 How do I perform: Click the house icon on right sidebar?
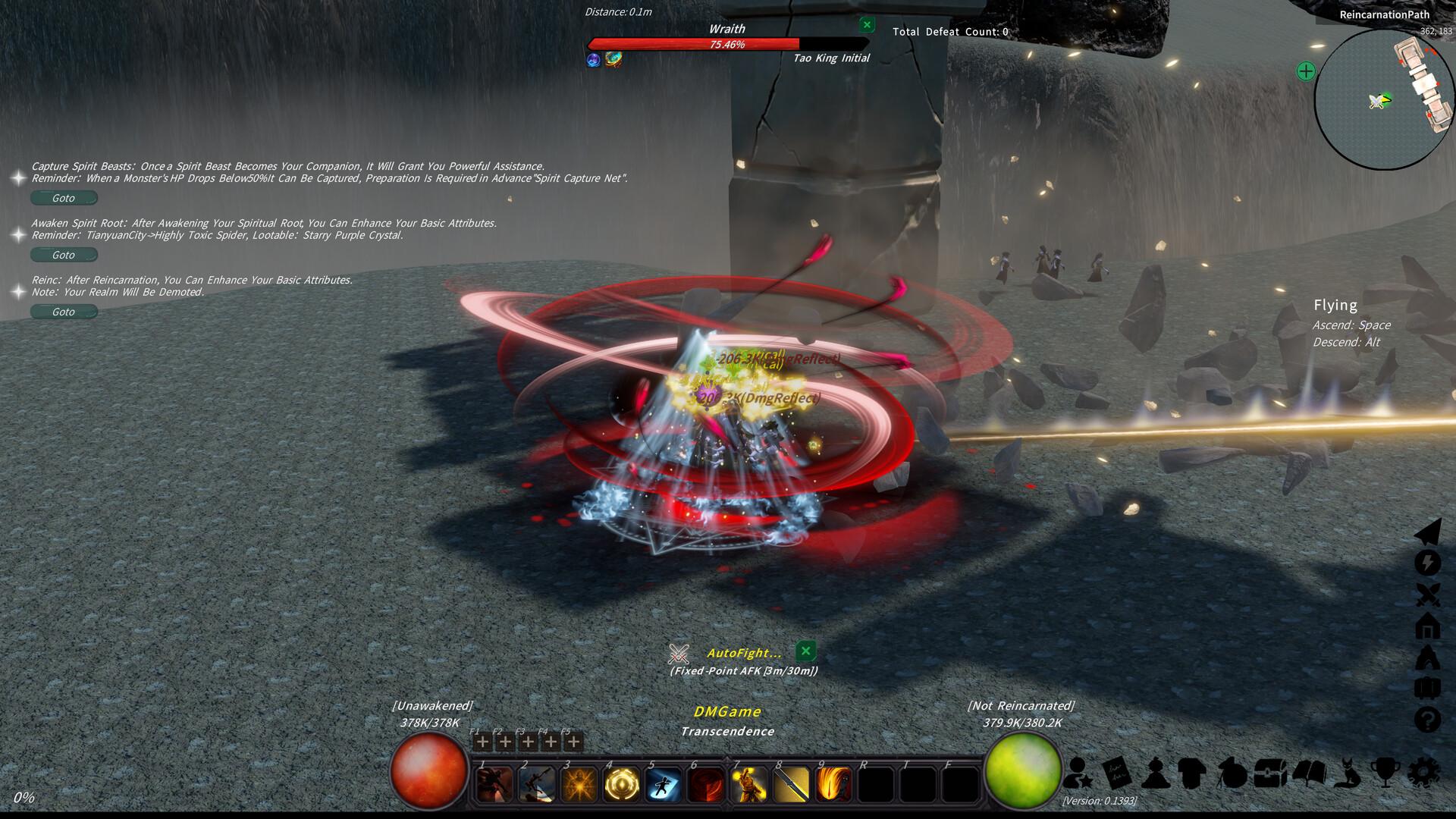pos(1428,626)
